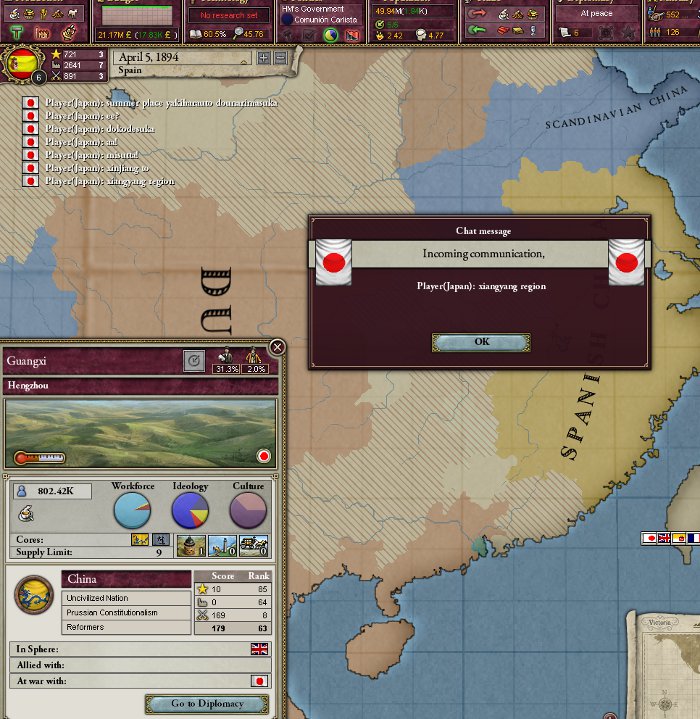Screen dimensions: 700x719
Task: Go to Diplomacy with China
Action: tap(206, 704)
